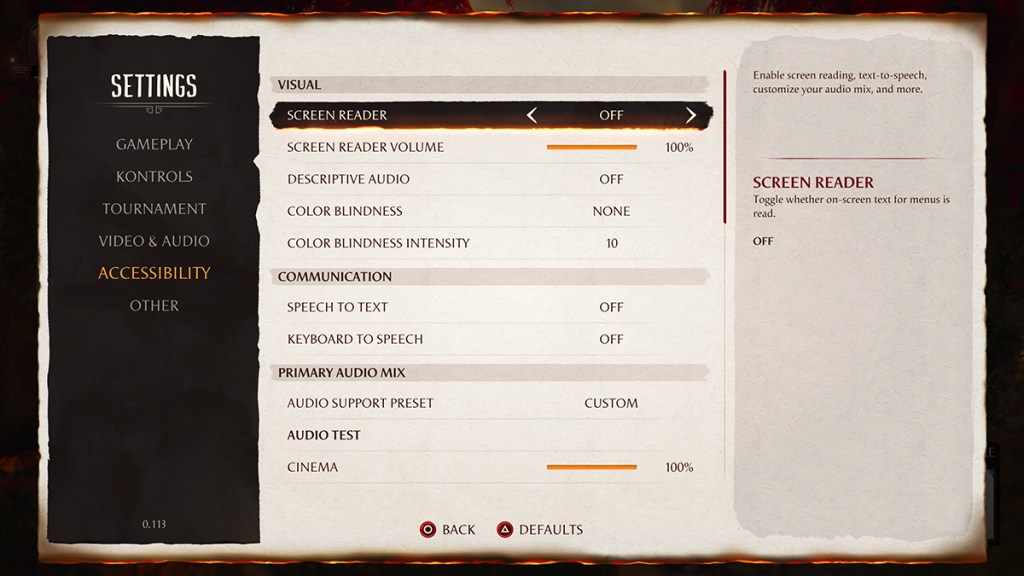Reset settings with the Defaults button
Viewport: 1024px width, 576px height.
coord(540,529)
